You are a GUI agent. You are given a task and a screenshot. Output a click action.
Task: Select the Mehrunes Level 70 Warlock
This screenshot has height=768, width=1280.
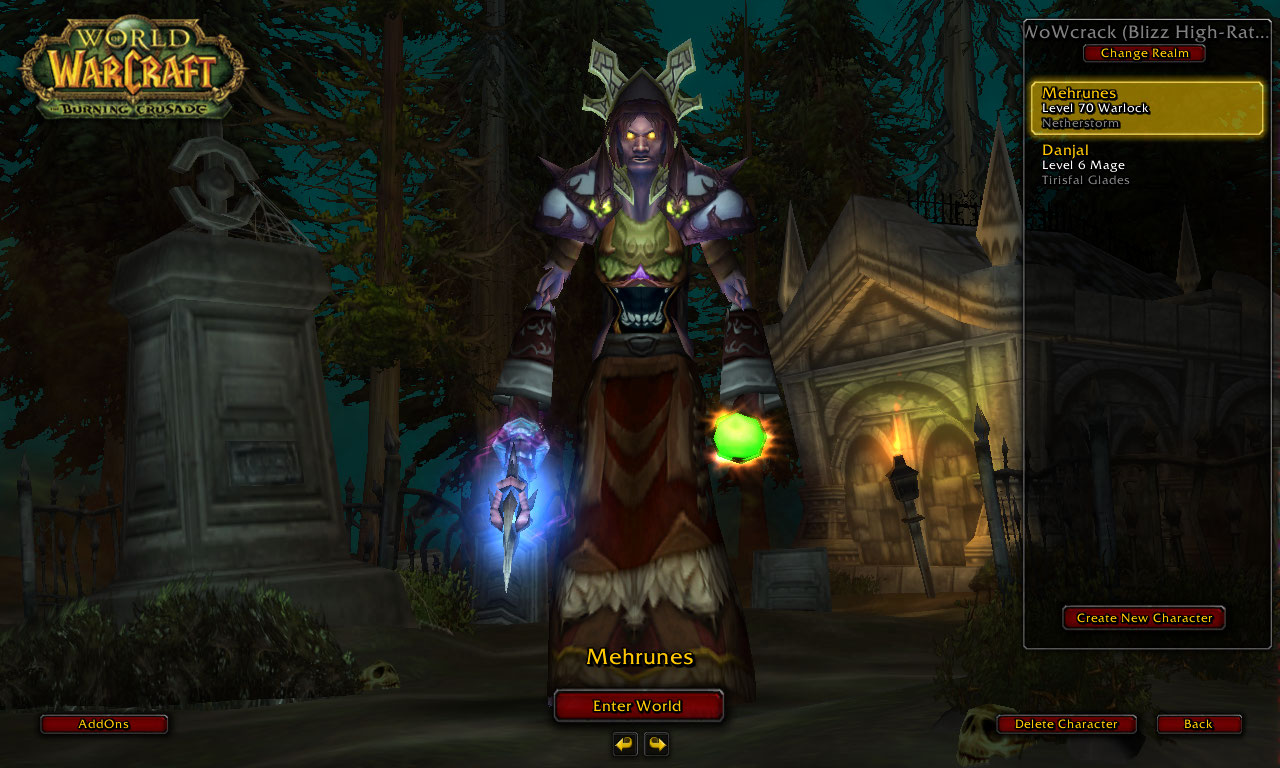click(x=1147, y=108)
